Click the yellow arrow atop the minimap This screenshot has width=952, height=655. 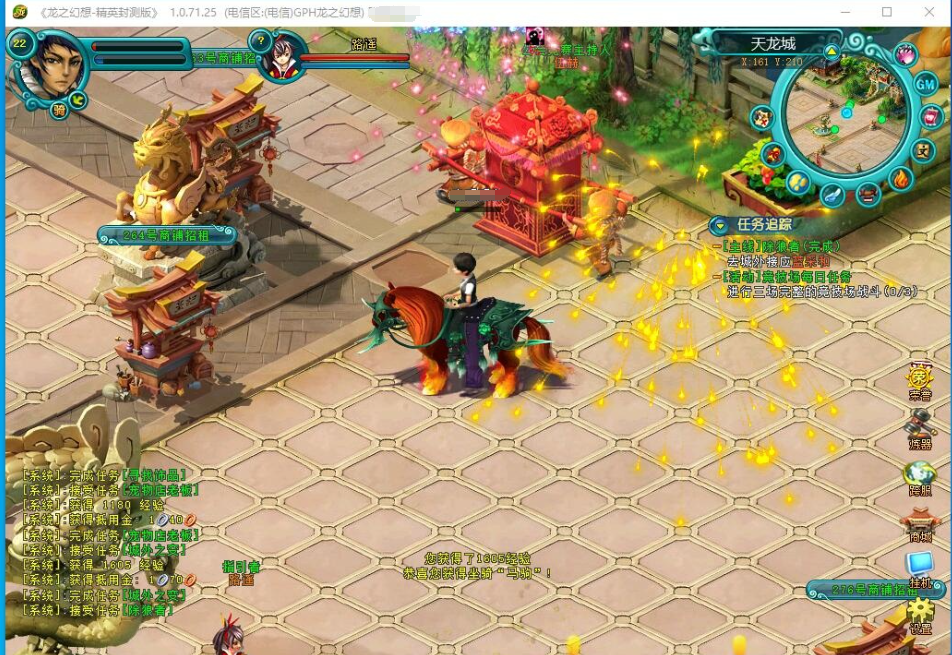click(832, 52)
